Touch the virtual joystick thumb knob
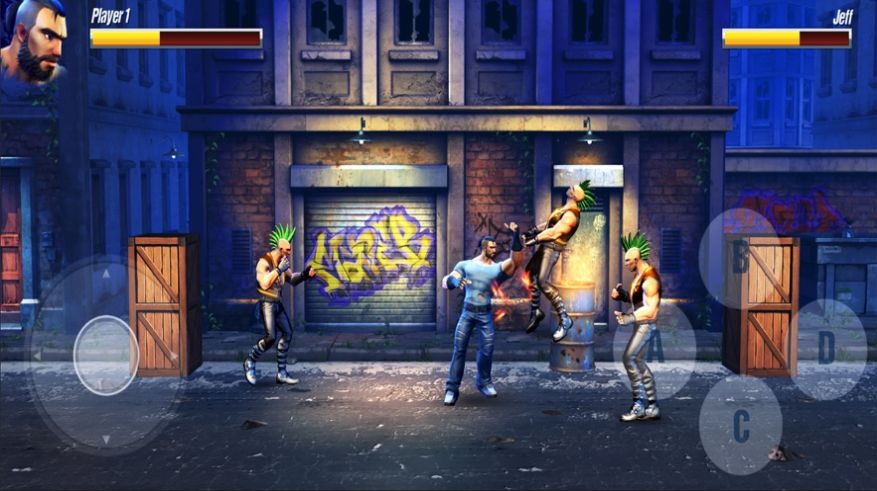The image size is (877, 491). [x=105, y=355]
